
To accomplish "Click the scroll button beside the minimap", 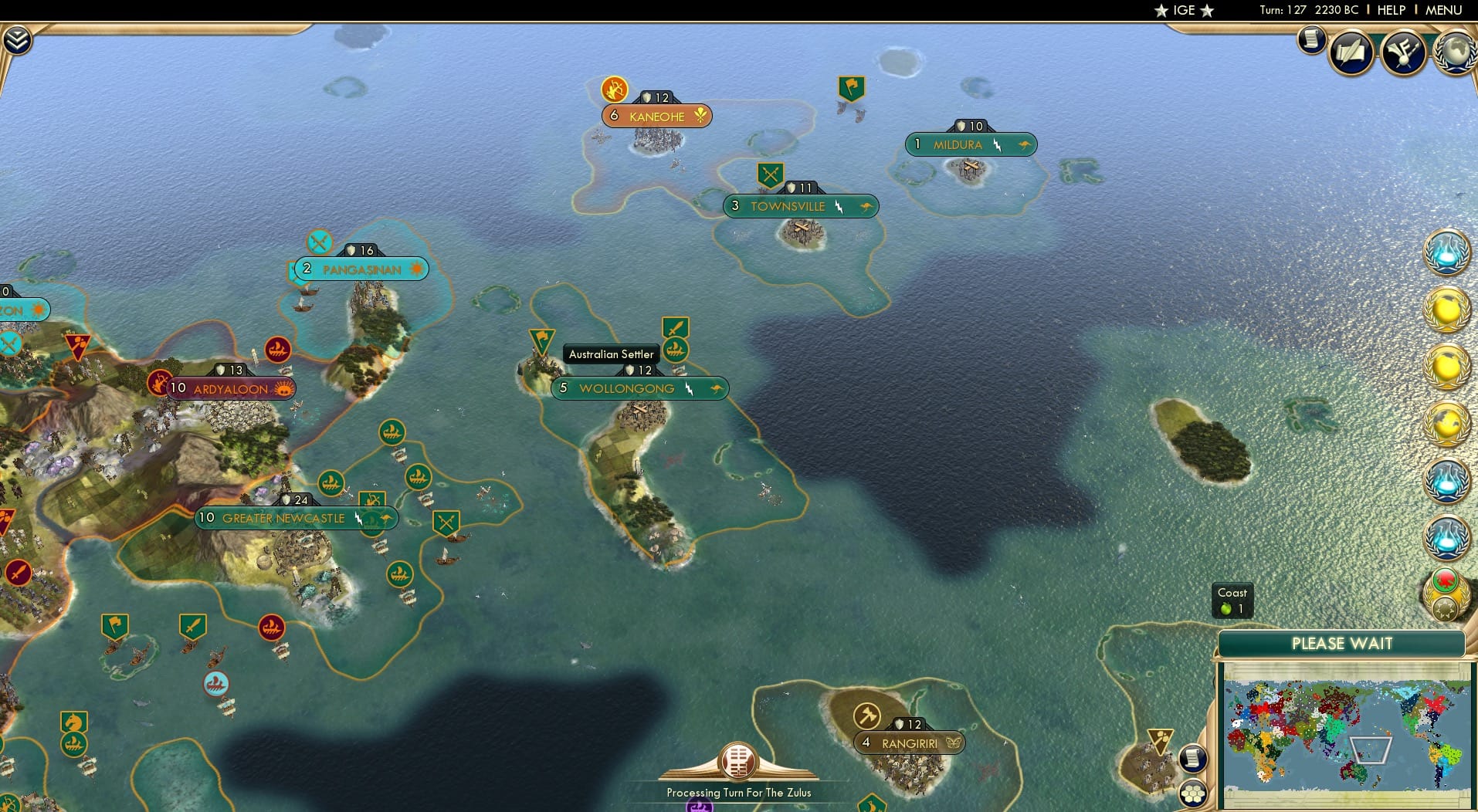I will click(x=1194, y=758).
